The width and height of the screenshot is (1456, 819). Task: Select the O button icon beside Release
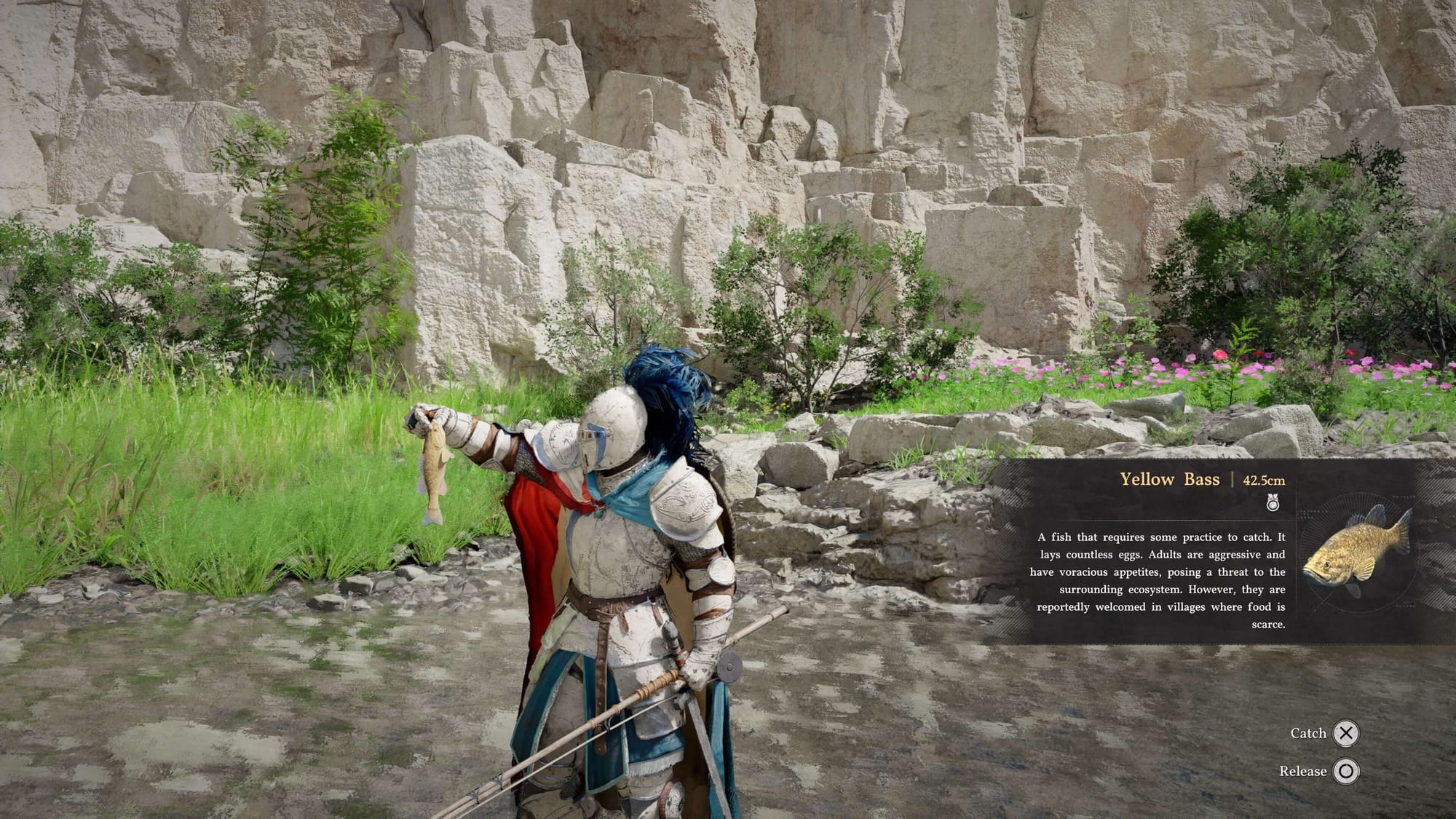coord(1348,771)
